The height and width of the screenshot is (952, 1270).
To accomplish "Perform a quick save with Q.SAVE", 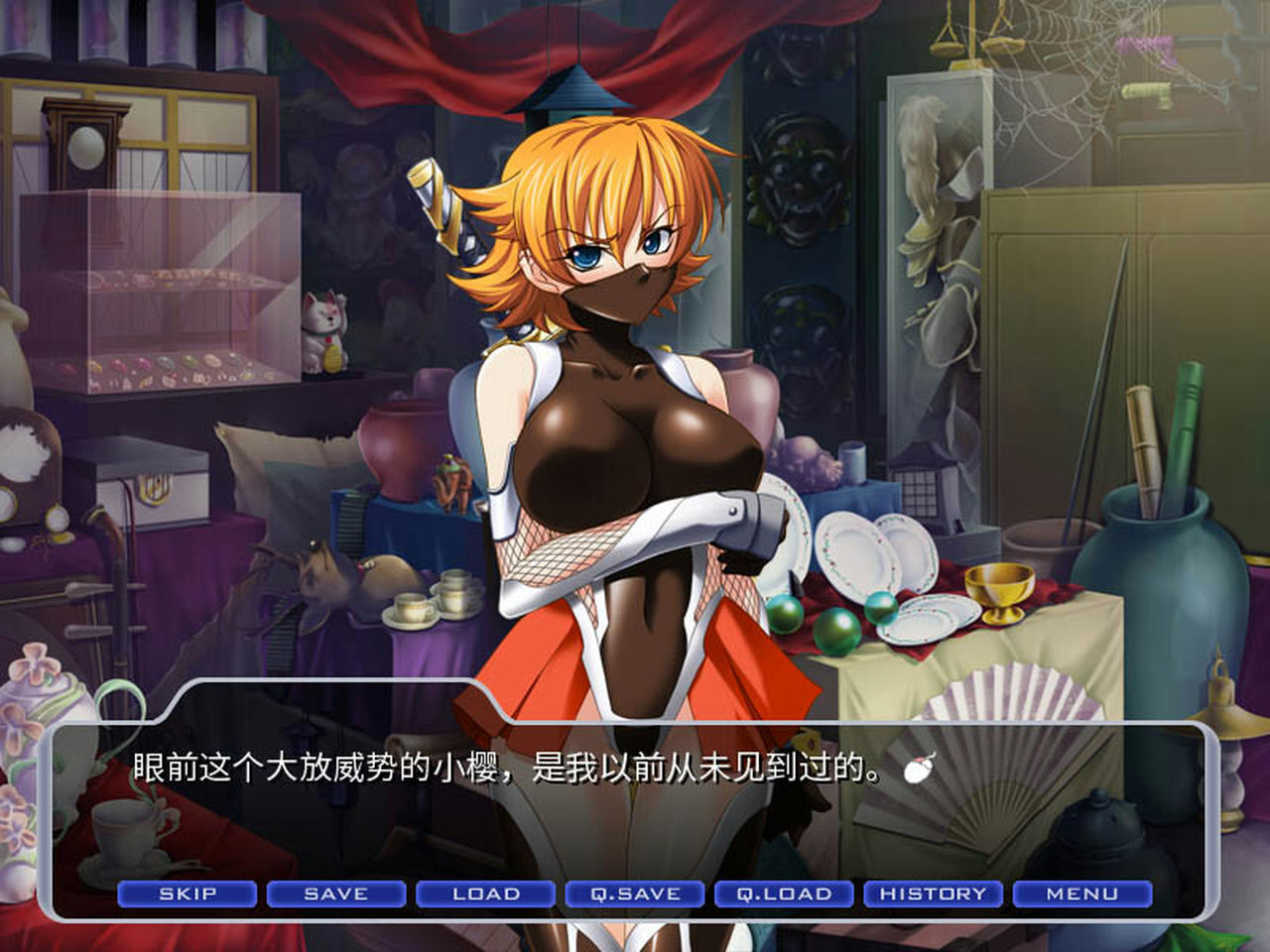I will tap(635, 893).
